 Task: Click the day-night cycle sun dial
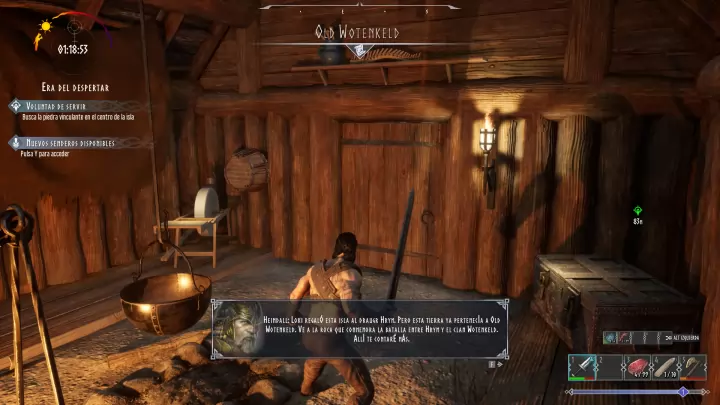tap(45, 26)
